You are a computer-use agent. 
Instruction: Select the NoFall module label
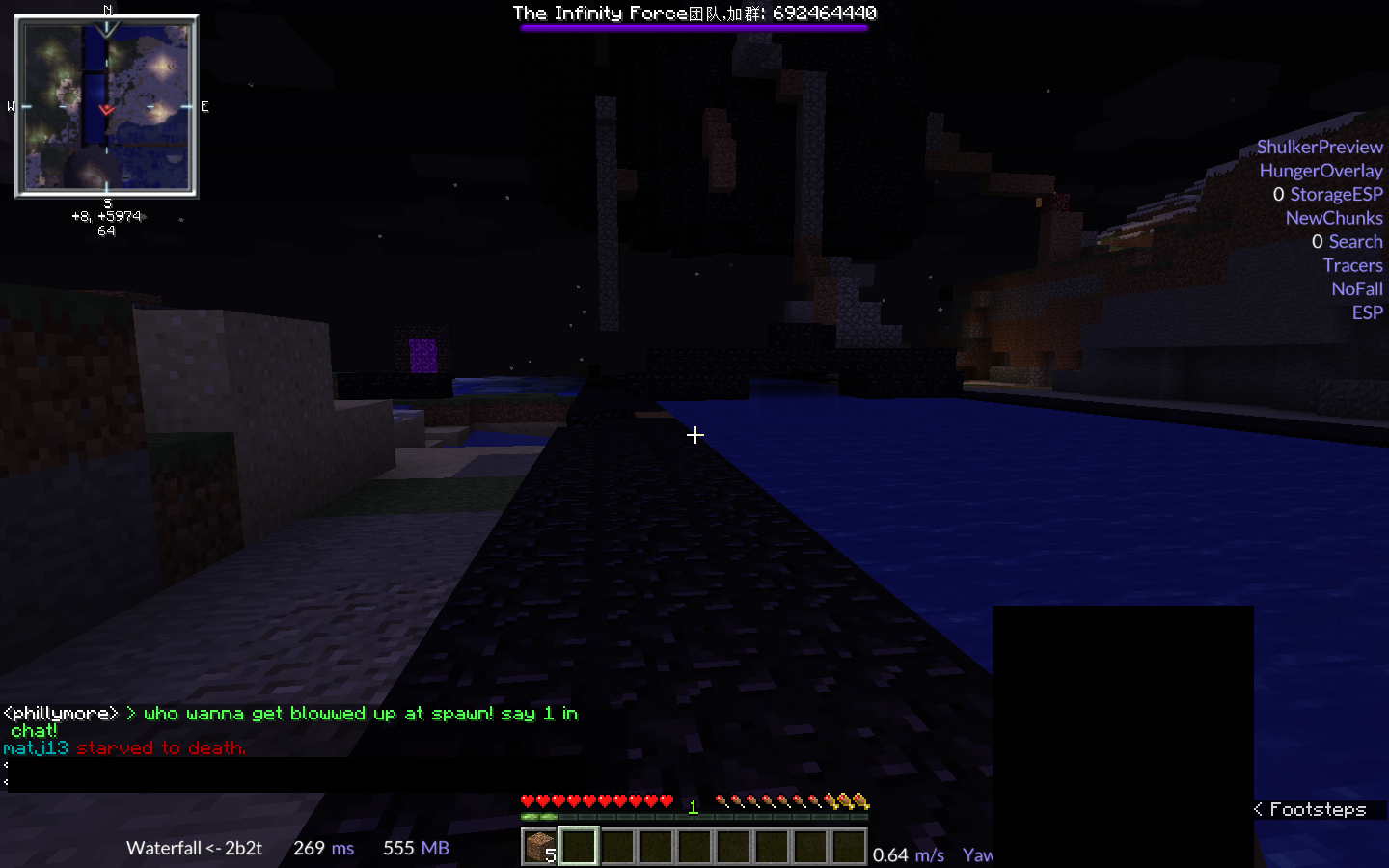pyautogui.click(x=1356, y=288)
